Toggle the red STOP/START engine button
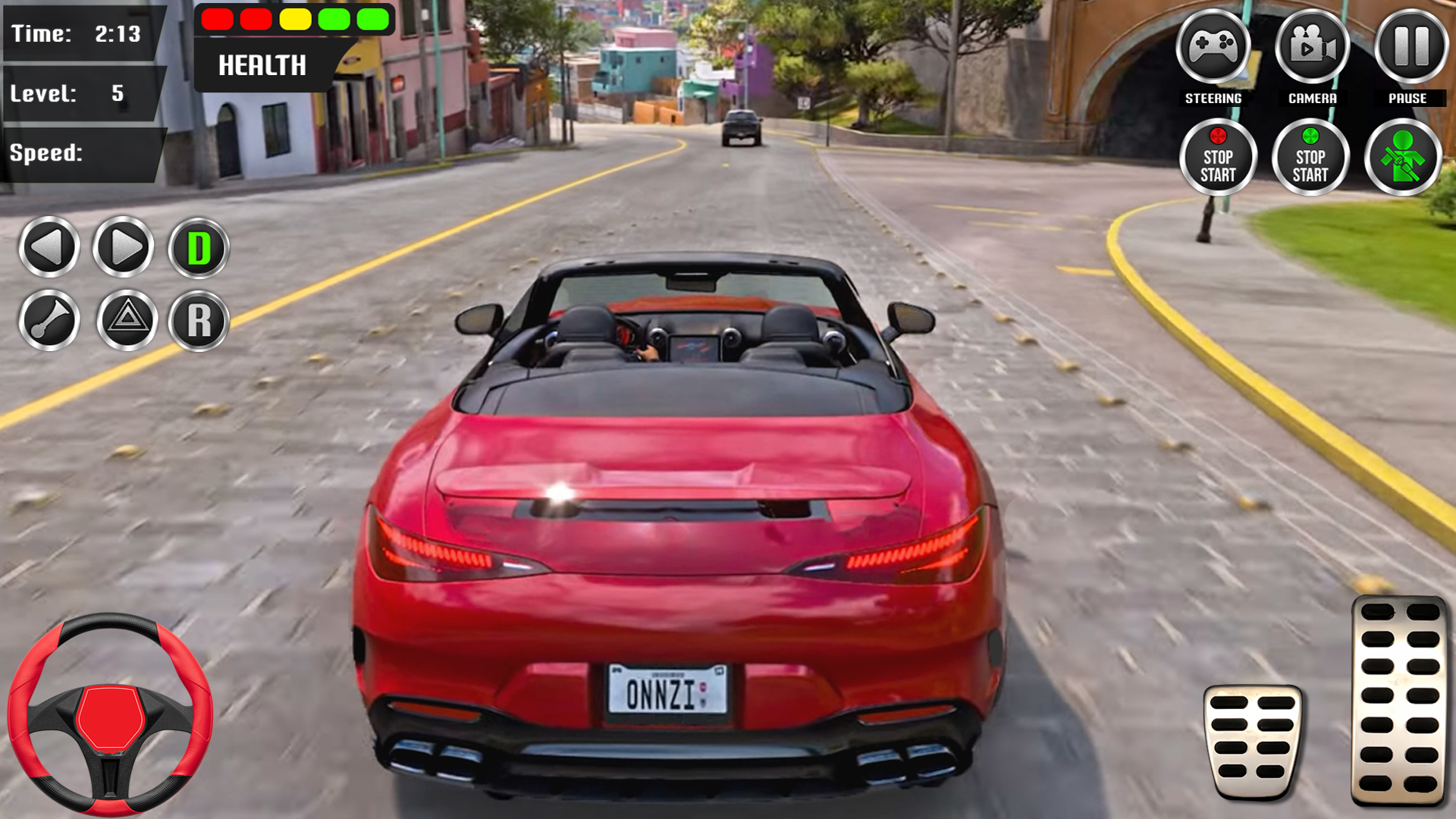This screenshot has width=1456, height=819. click(x=1219, y=155)
